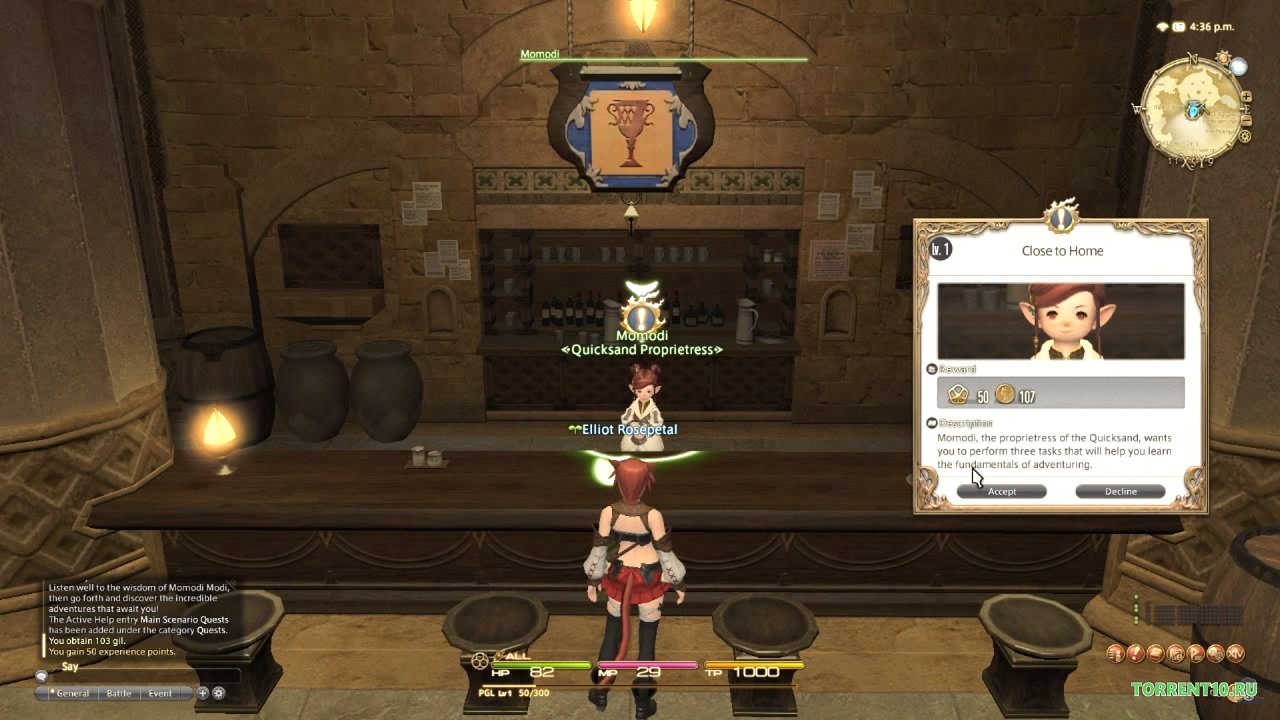1280x720 pixels.
Task: Open the Character menu icon
Action: (x=1116, y=654)
